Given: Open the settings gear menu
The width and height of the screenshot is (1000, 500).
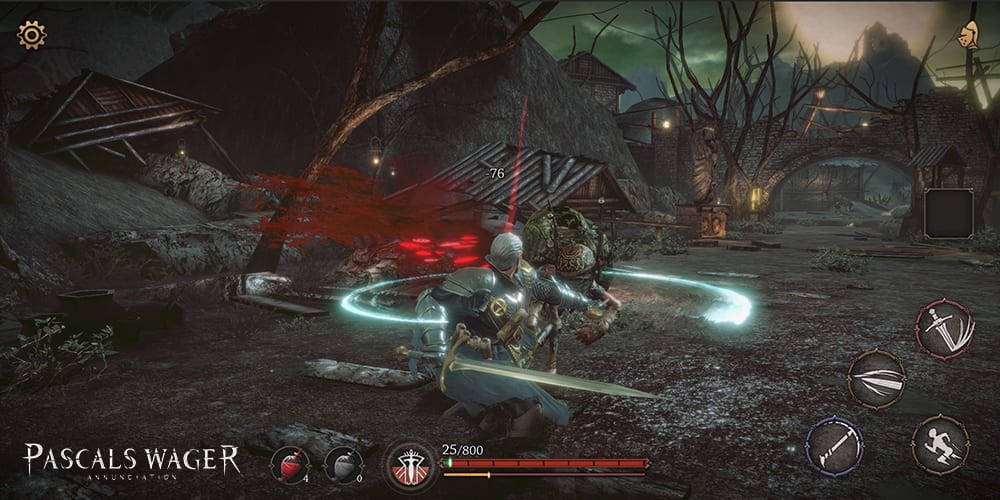Looking at the screenshot, I should coord(32,36).
